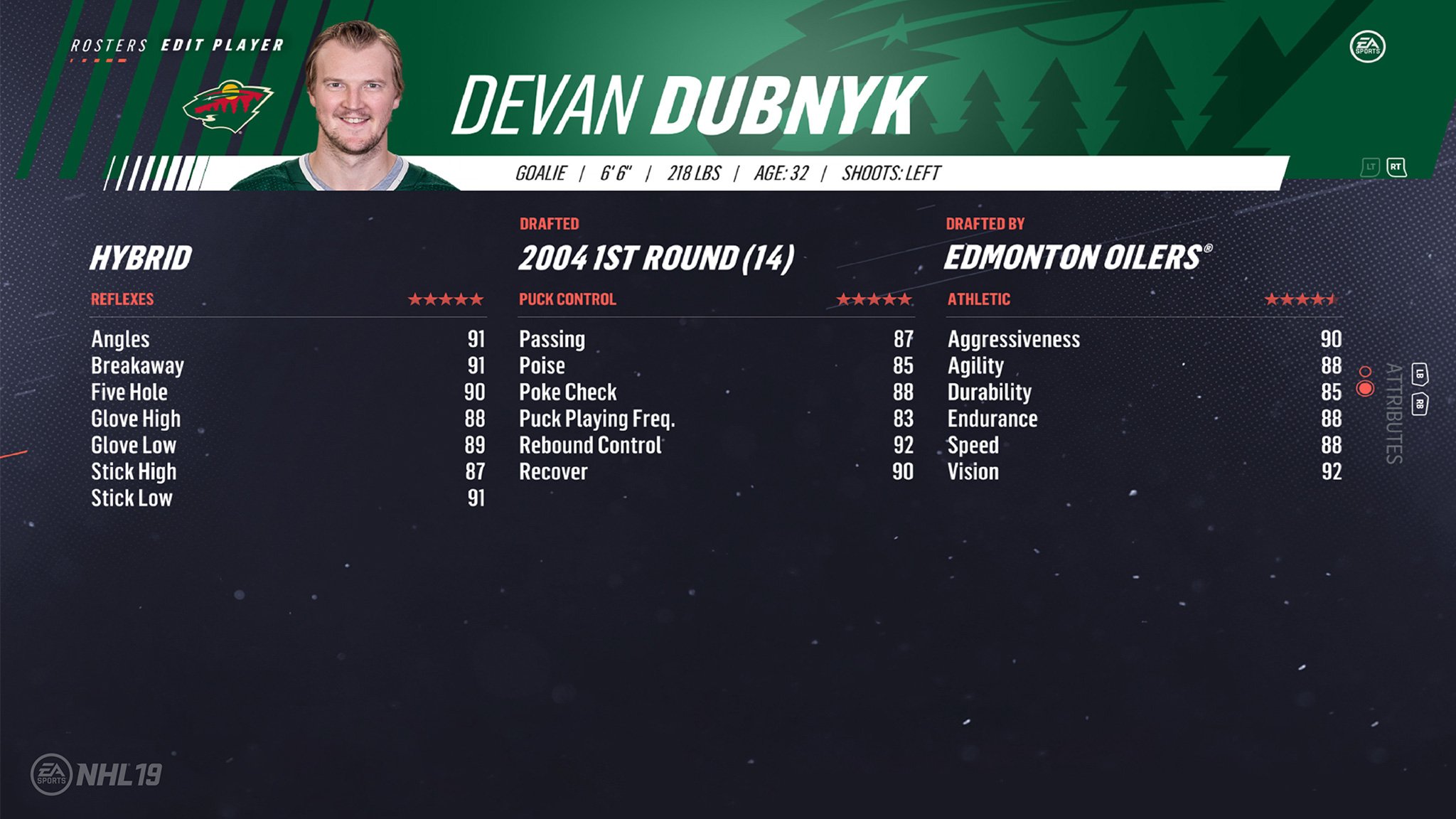Screen dimensions: 1456x819
Task: Select the Reflexes category header
Action: 122,299
